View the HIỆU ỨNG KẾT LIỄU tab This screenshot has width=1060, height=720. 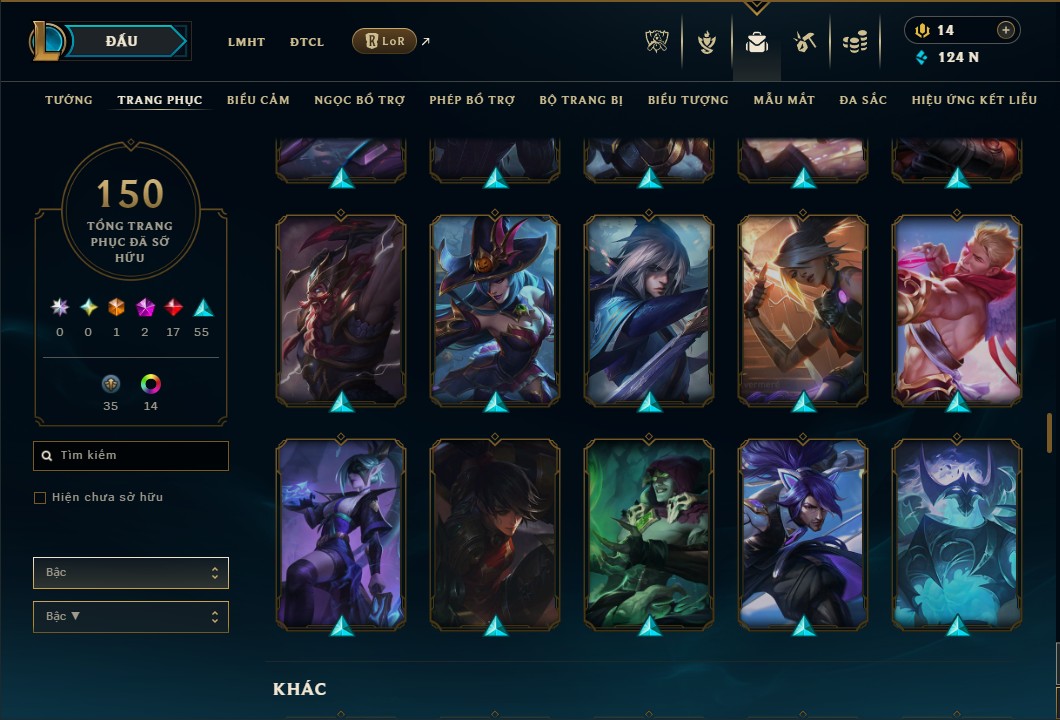tap(975, 100)
